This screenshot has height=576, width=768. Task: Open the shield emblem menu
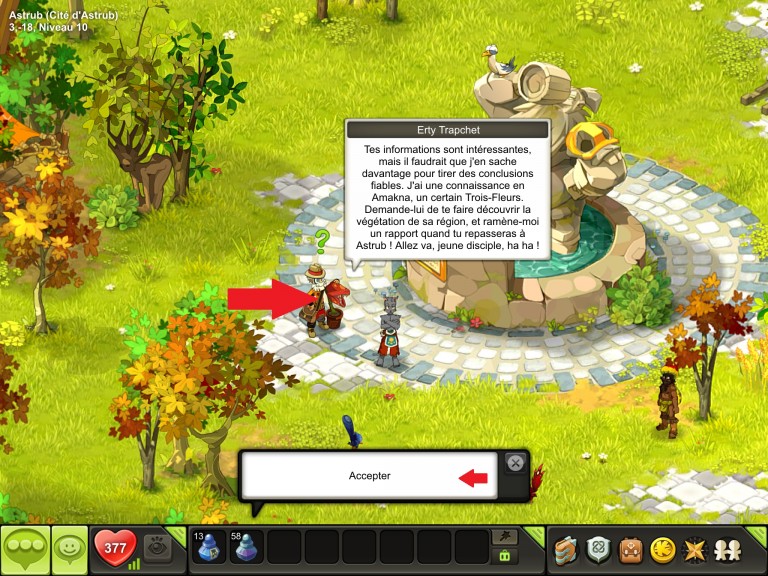coord(599,549)
